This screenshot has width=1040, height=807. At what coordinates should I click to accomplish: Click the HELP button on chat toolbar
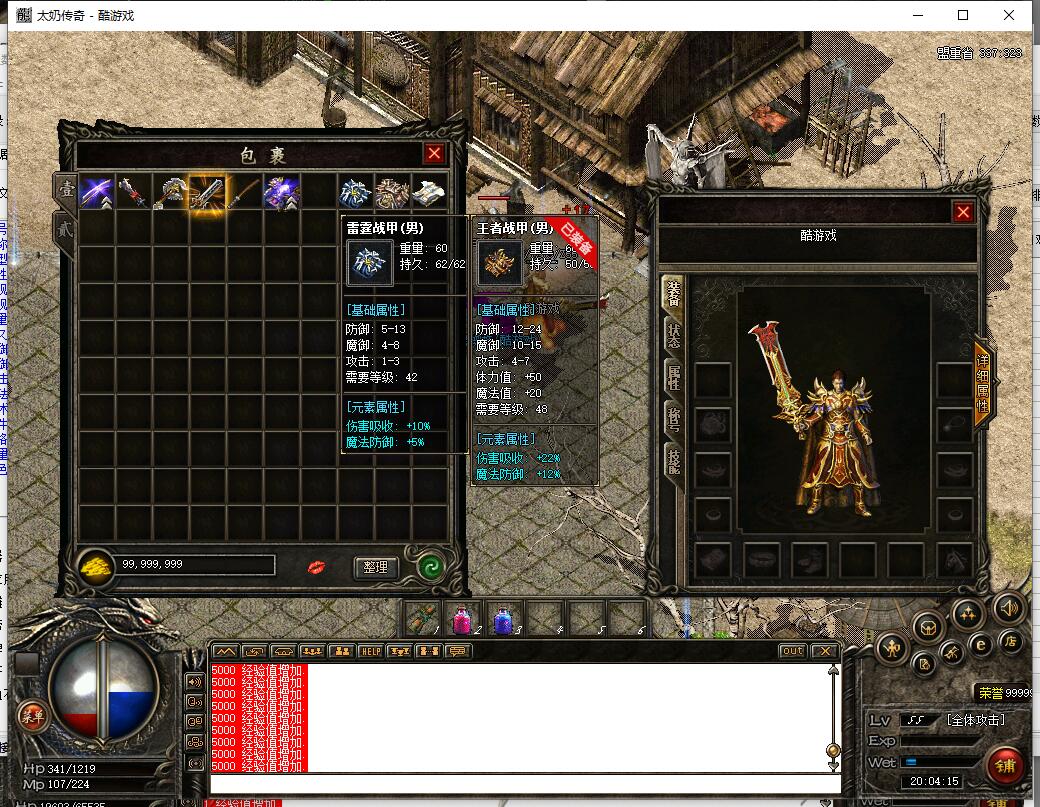click(371, 651)
